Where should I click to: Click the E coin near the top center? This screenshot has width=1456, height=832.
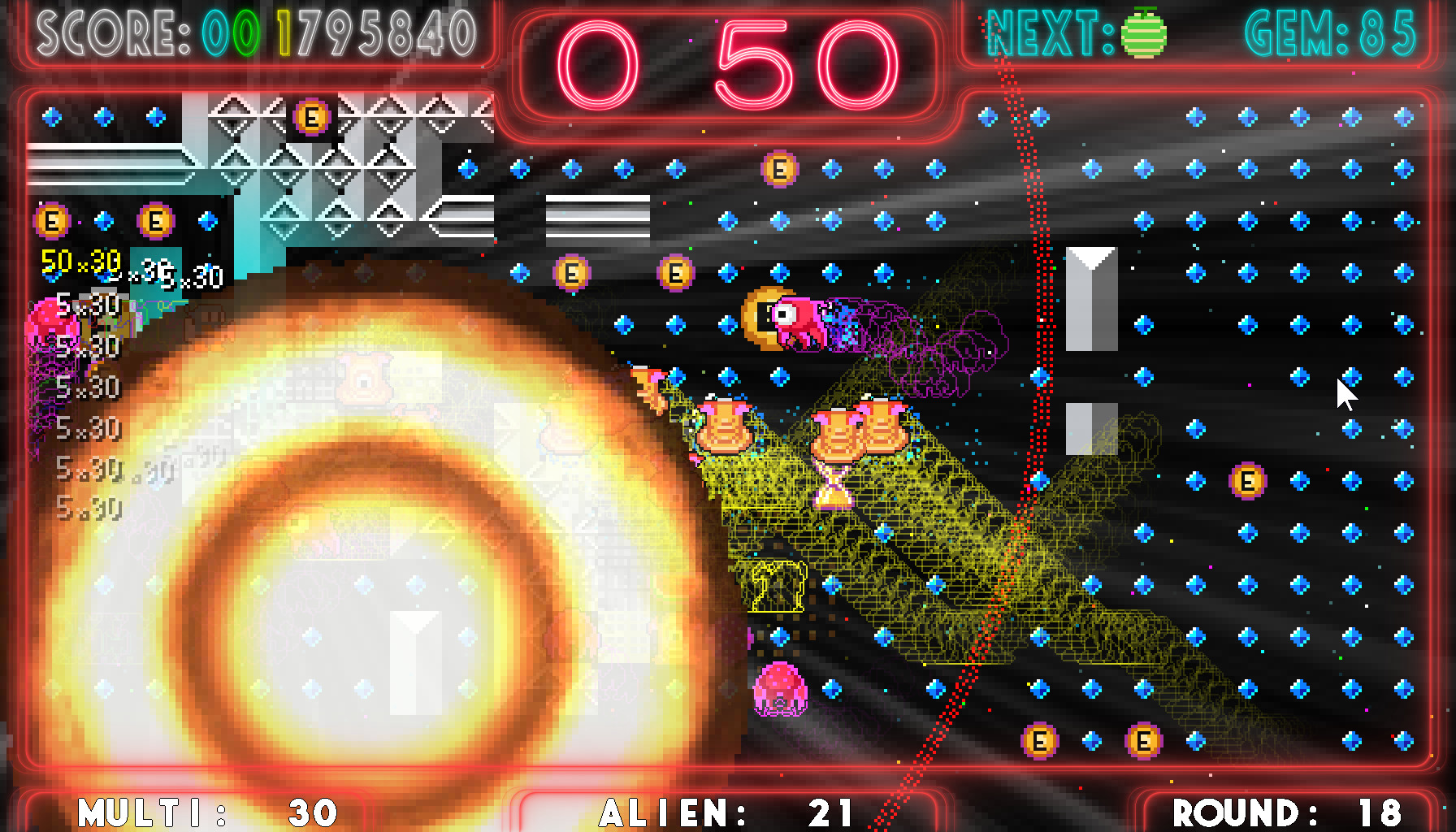point(778,169)
